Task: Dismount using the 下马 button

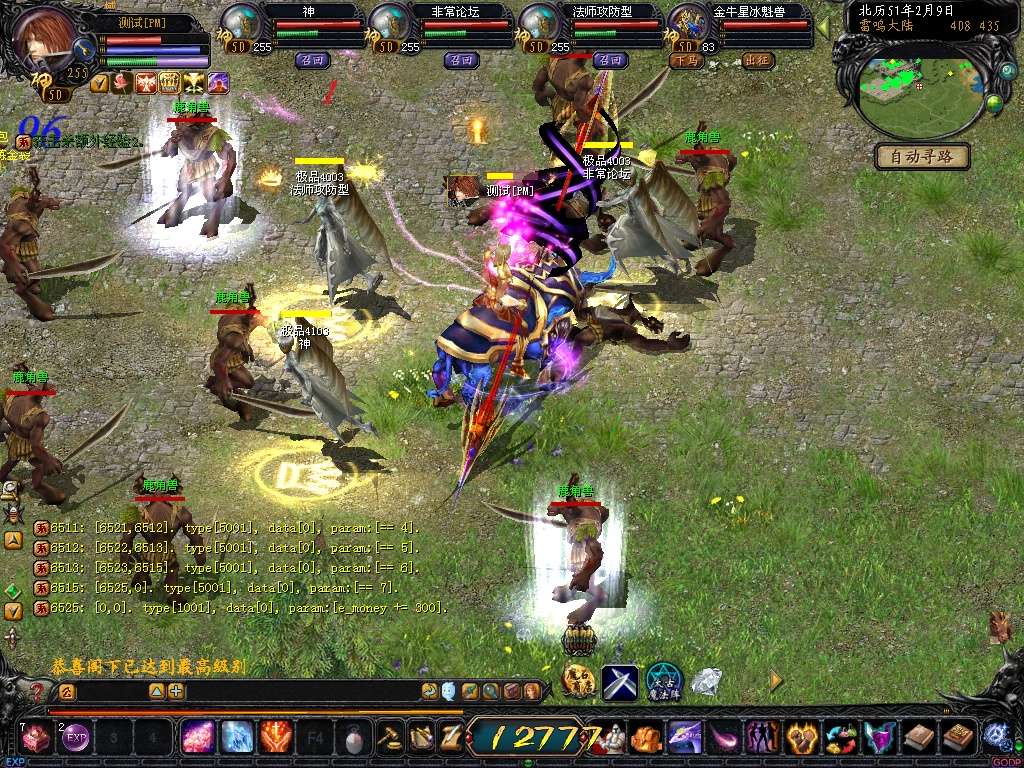Action: pyautogui.click(x=685, y=60)
